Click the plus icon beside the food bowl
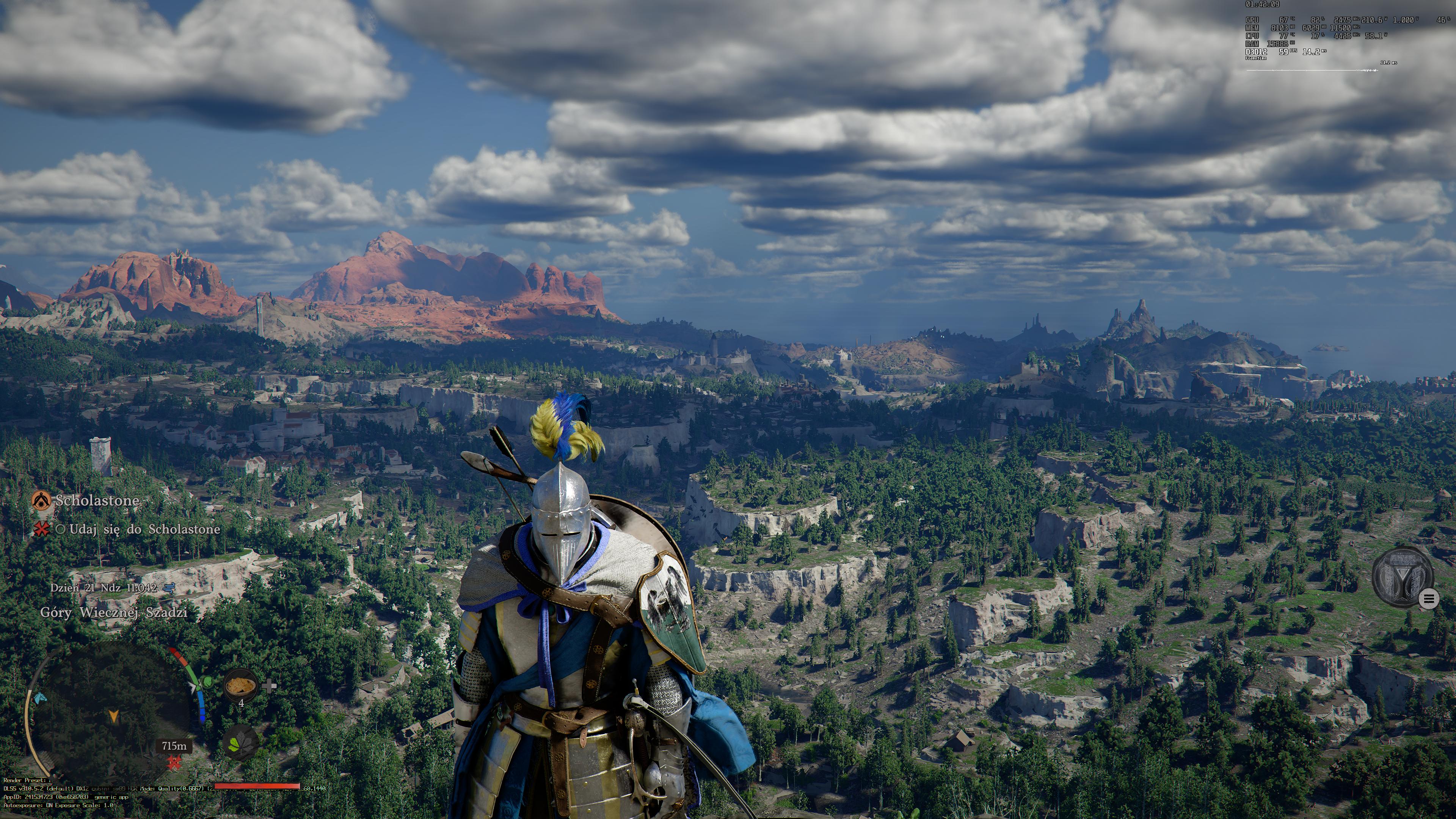The height and width of the screenshot is (819, 1456). [x=270, y=686]
